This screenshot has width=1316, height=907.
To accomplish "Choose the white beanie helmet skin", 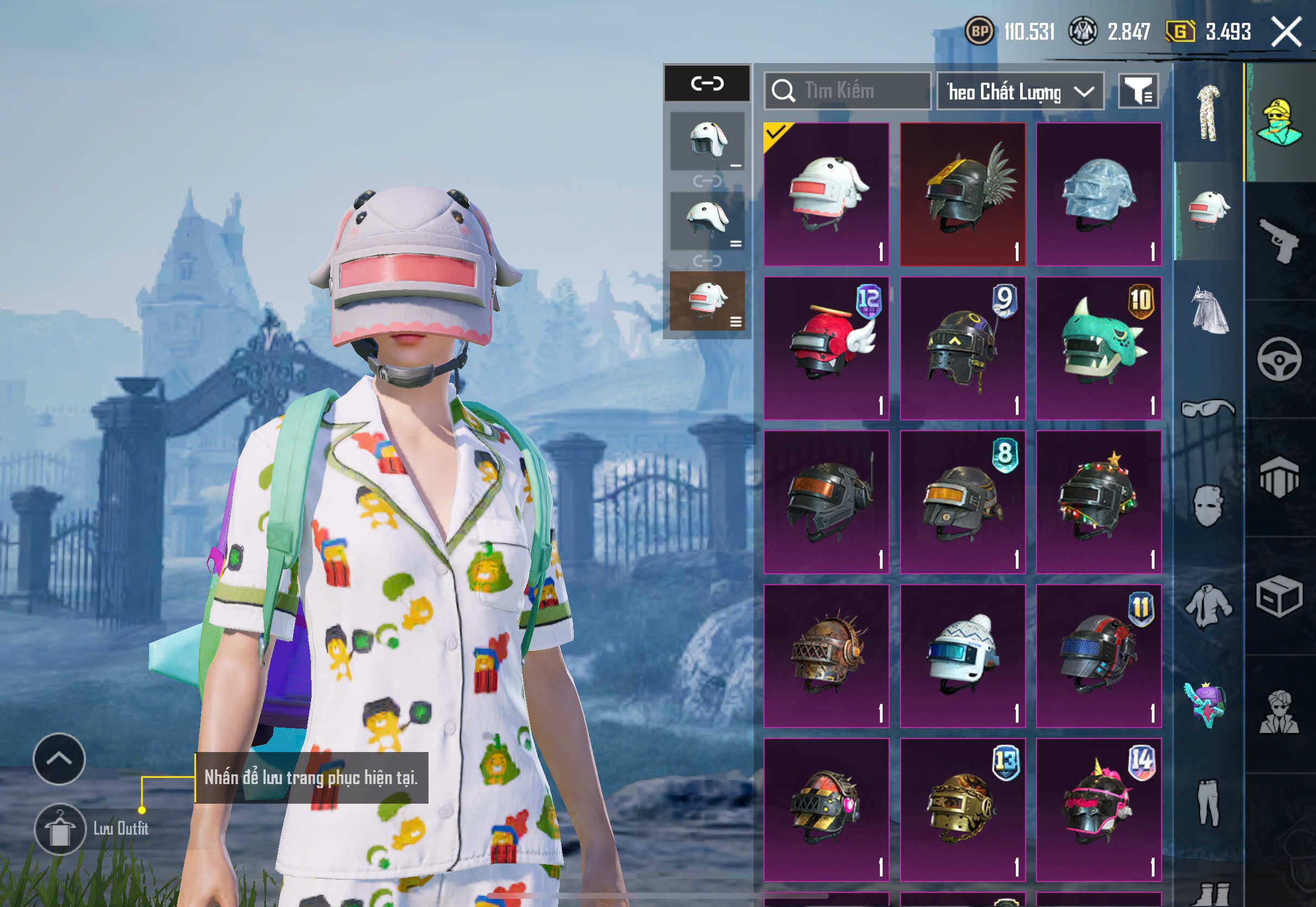I will coord(963,656).
